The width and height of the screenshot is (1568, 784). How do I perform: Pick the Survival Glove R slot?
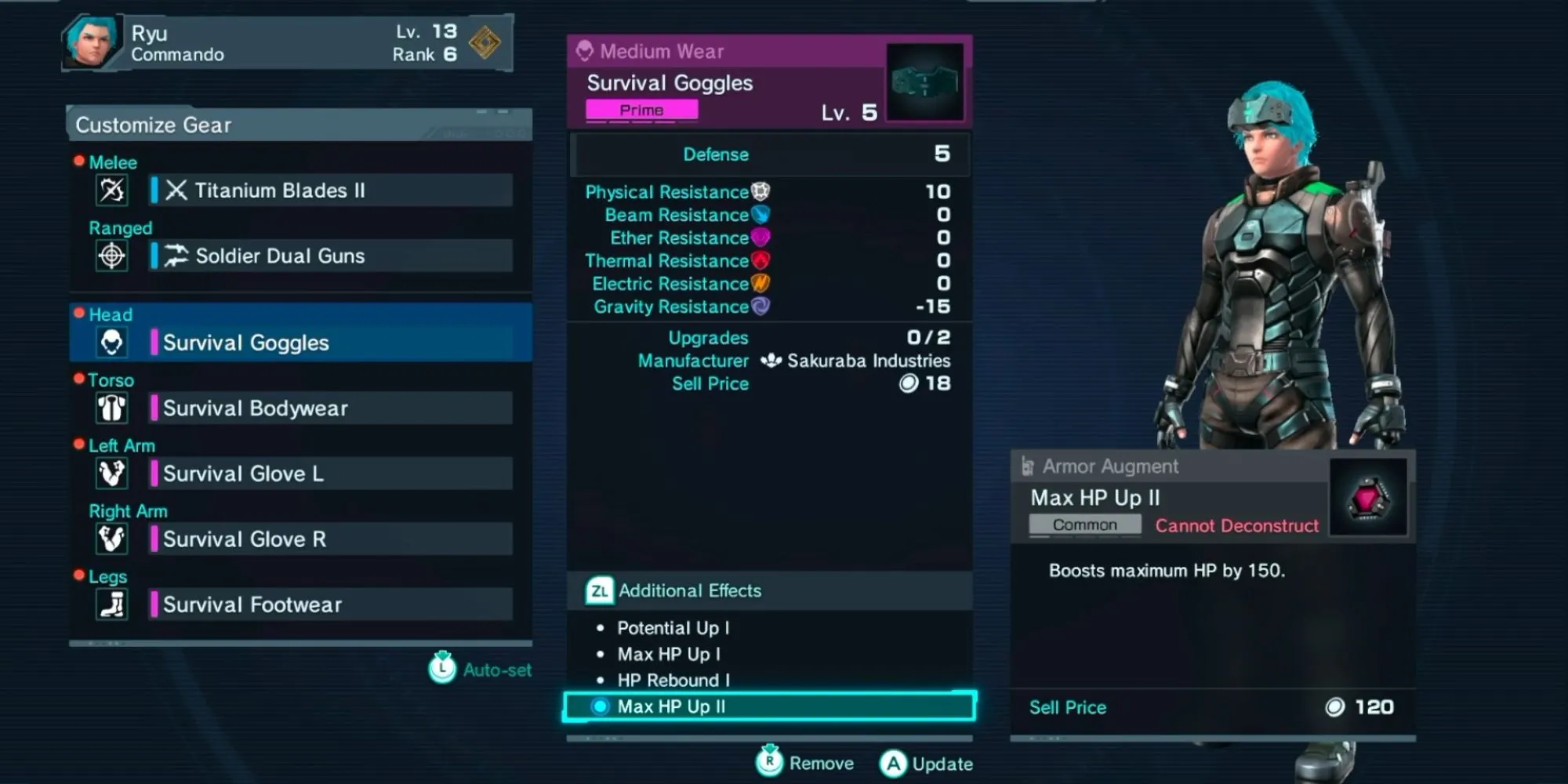(331, 539)
